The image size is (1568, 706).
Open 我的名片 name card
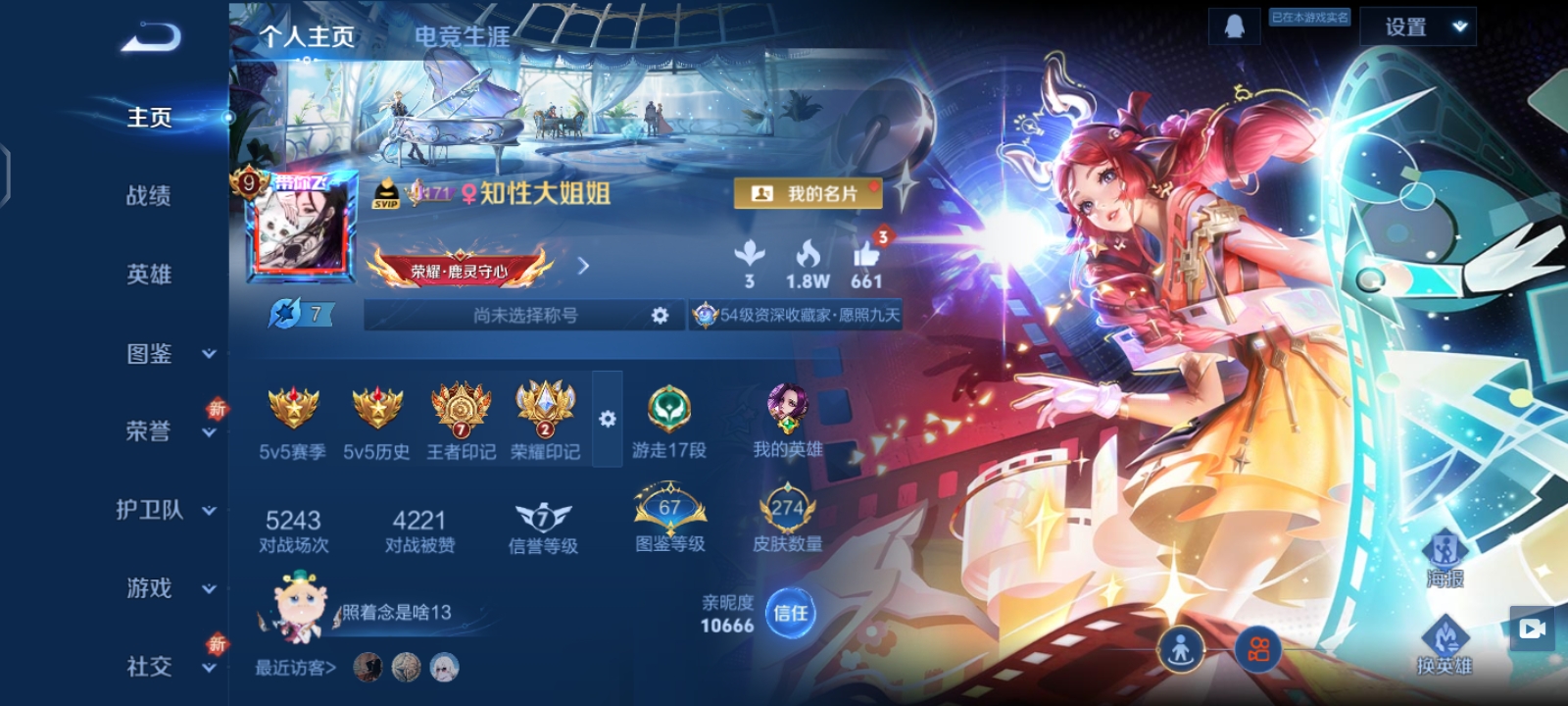click(x=808, y=194)
